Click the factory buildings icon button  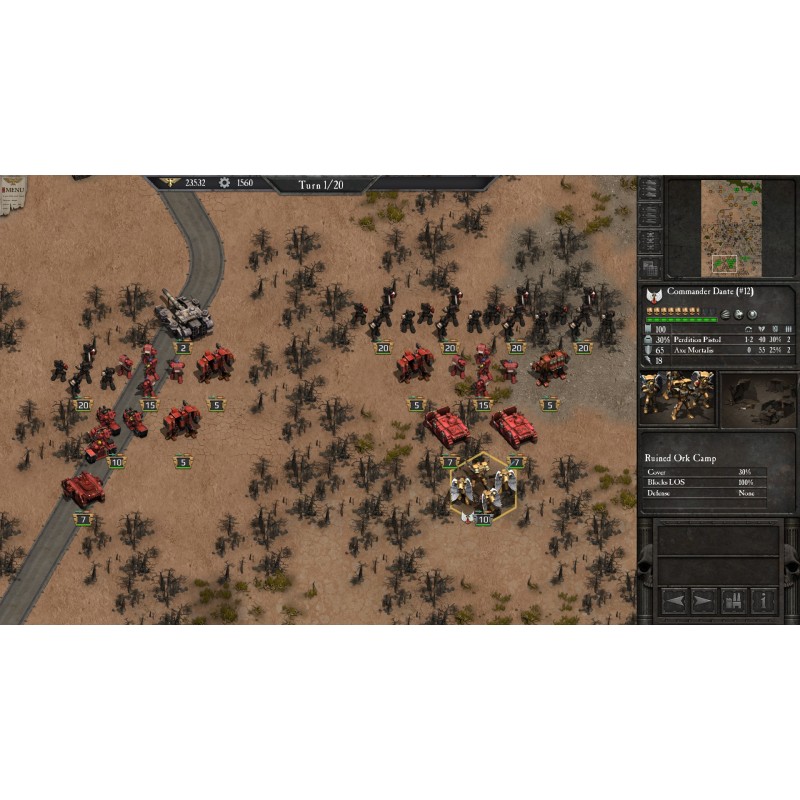click(x=734, y=600)
